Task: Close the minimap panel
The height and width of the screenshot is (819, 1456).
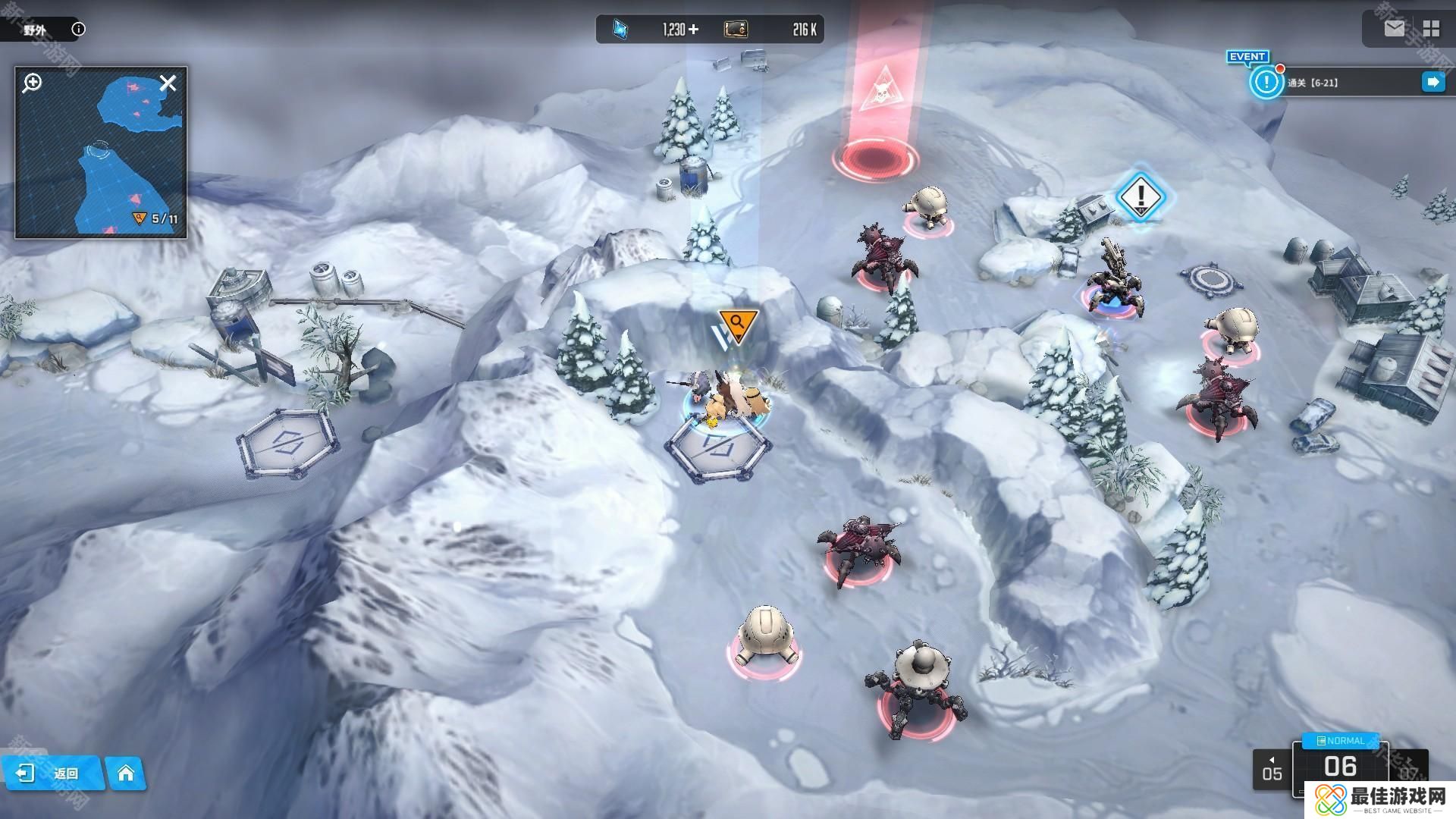Action: (x=168, y=83)
